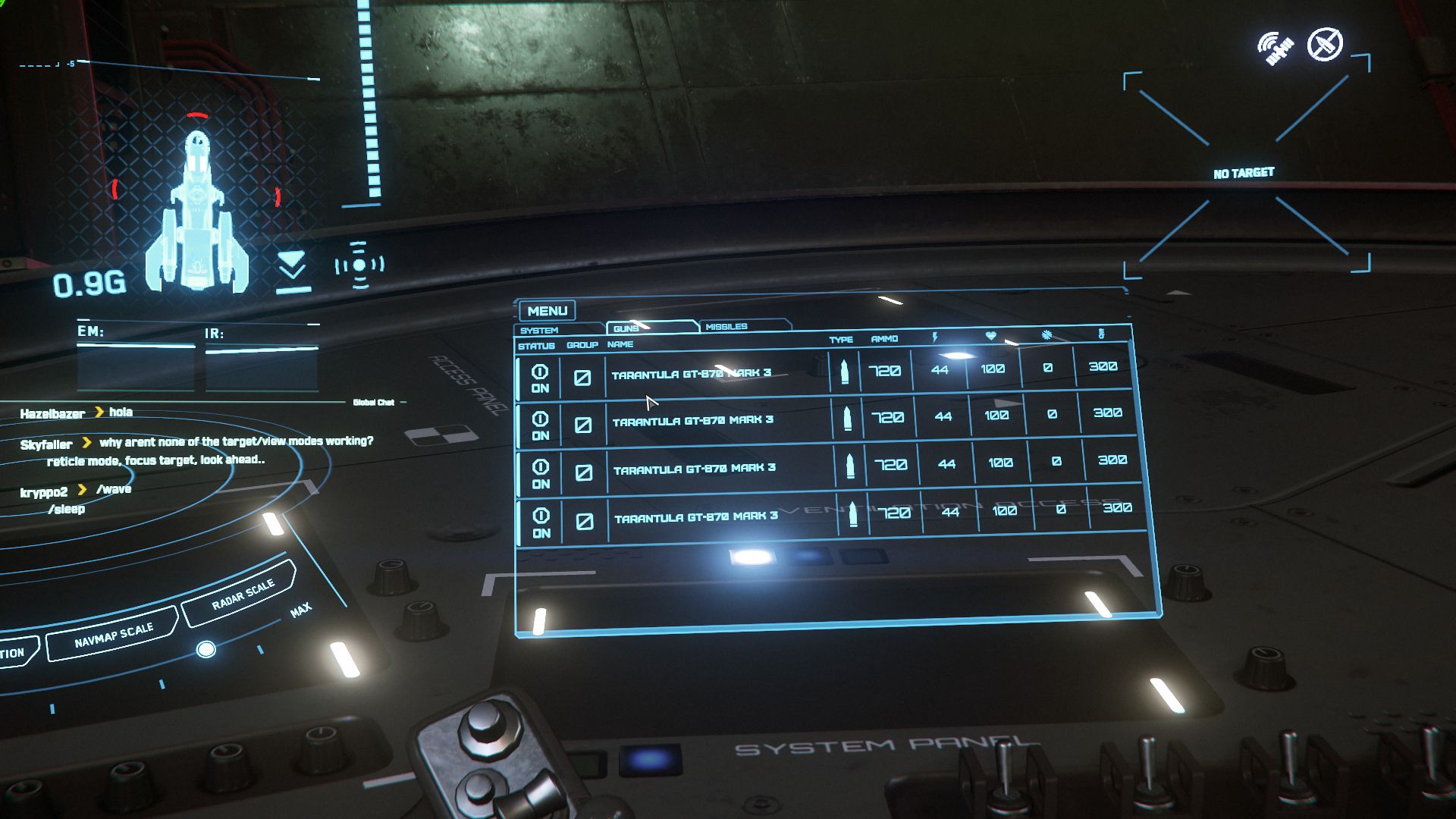Toggle the landing arrow icon beside the ship
Image resolution: width=1456 pixels, height=819 pixels.
coord(292,271)
